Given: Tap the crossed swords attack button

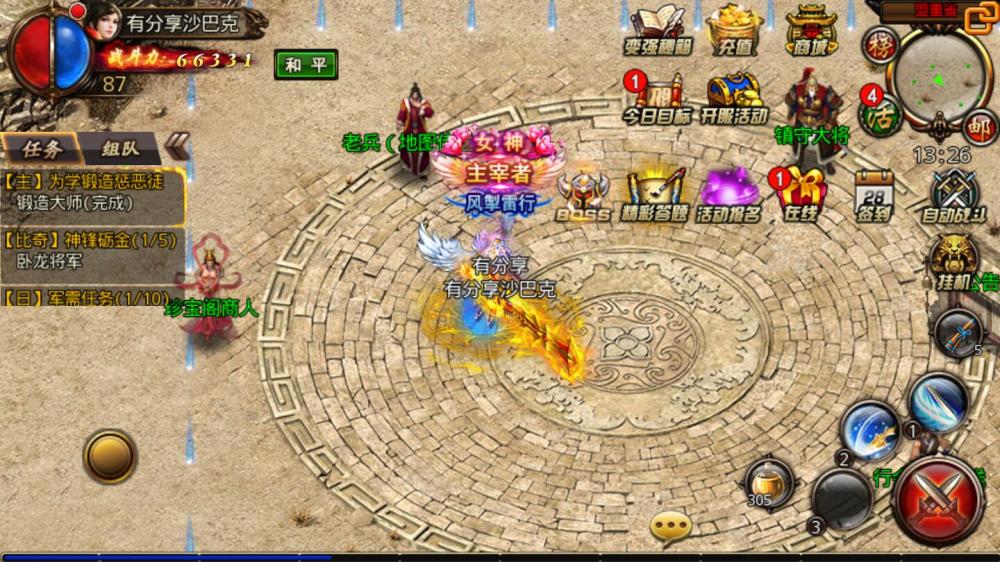Looking at the screenshot, I should 938,499.
